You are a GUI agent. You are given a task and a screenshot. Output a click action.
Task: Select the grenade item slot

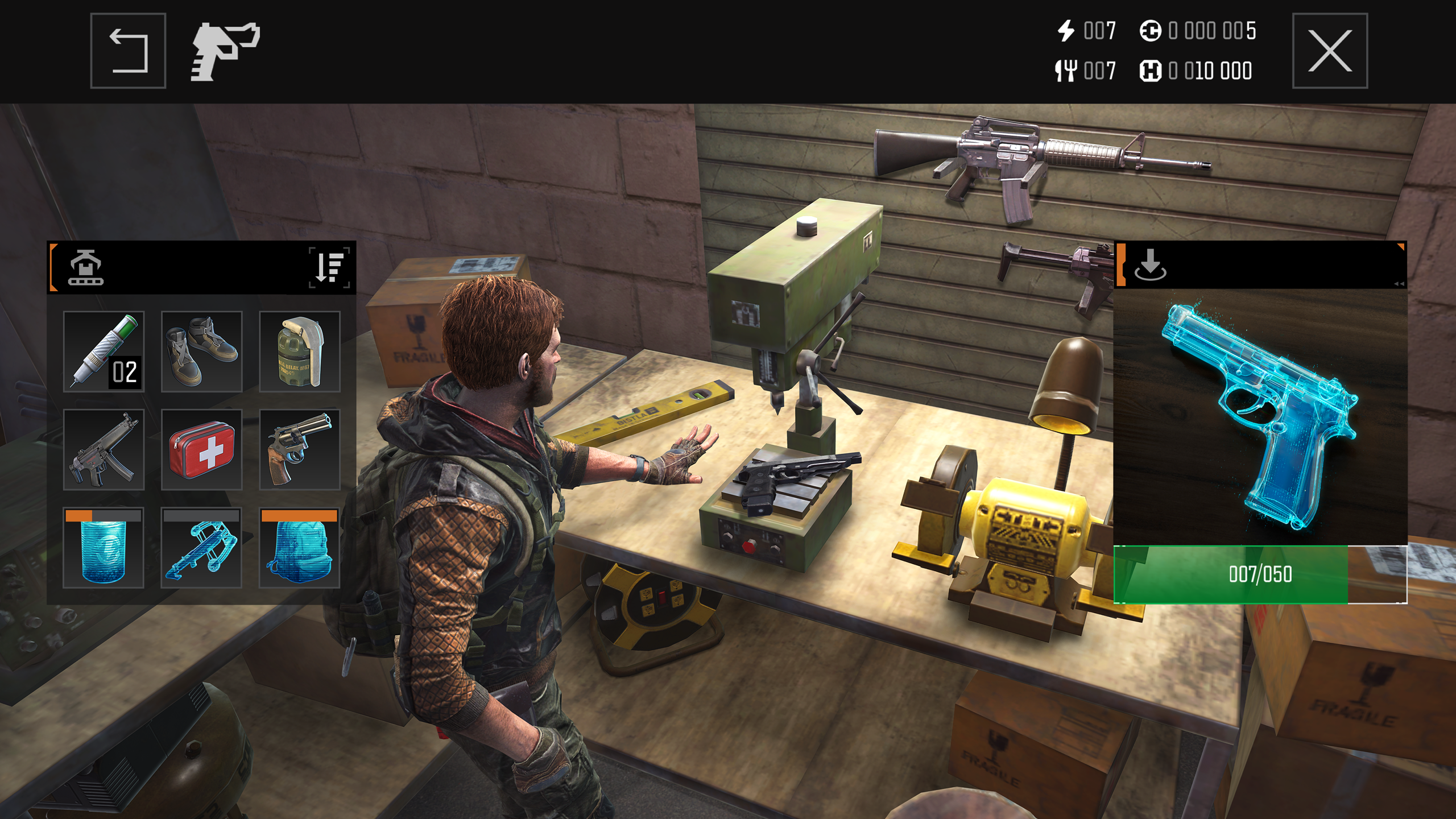(300, 351)
